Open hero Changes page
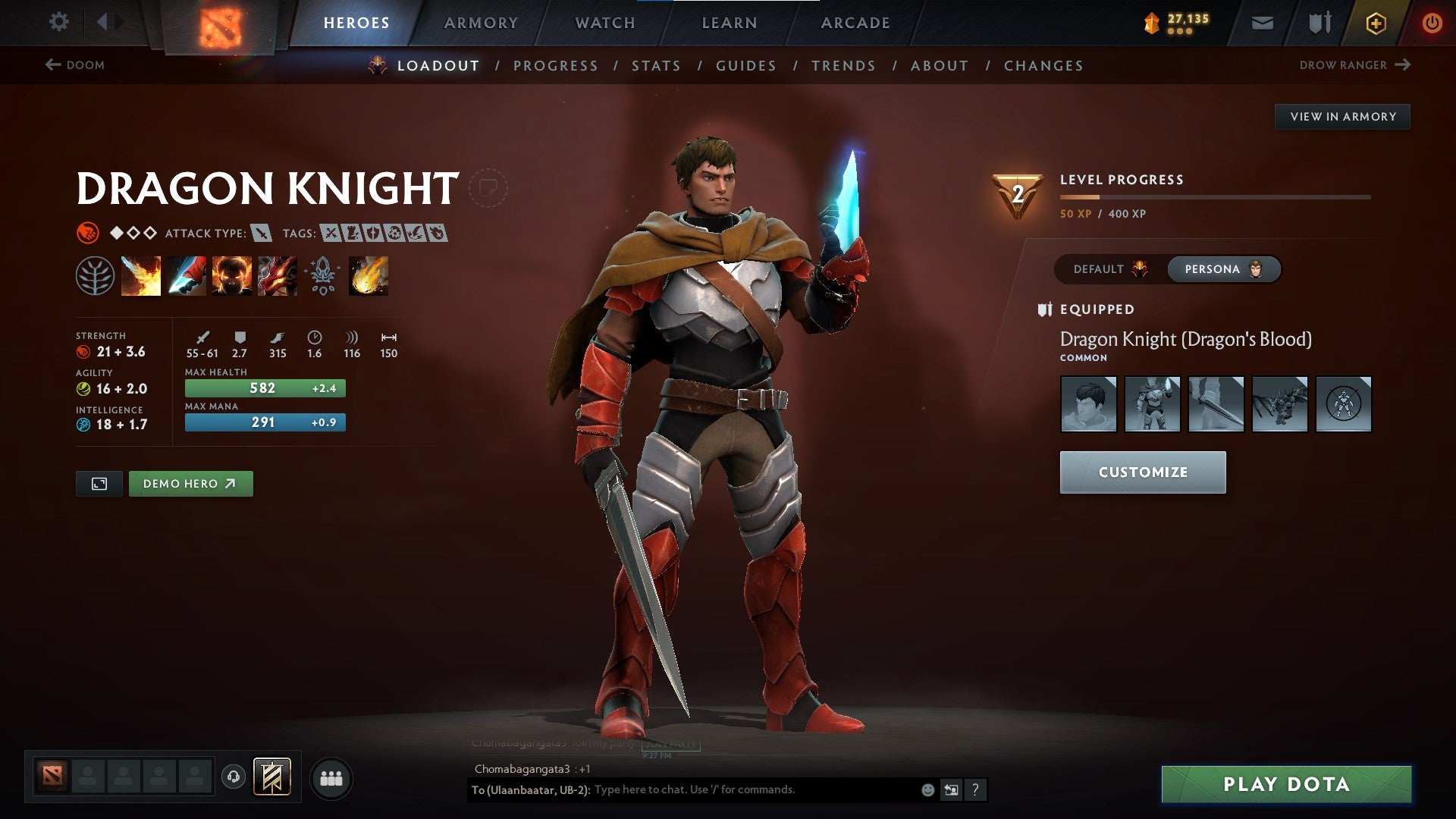Screen dimensions: 1456x819 pos(1043,66)
